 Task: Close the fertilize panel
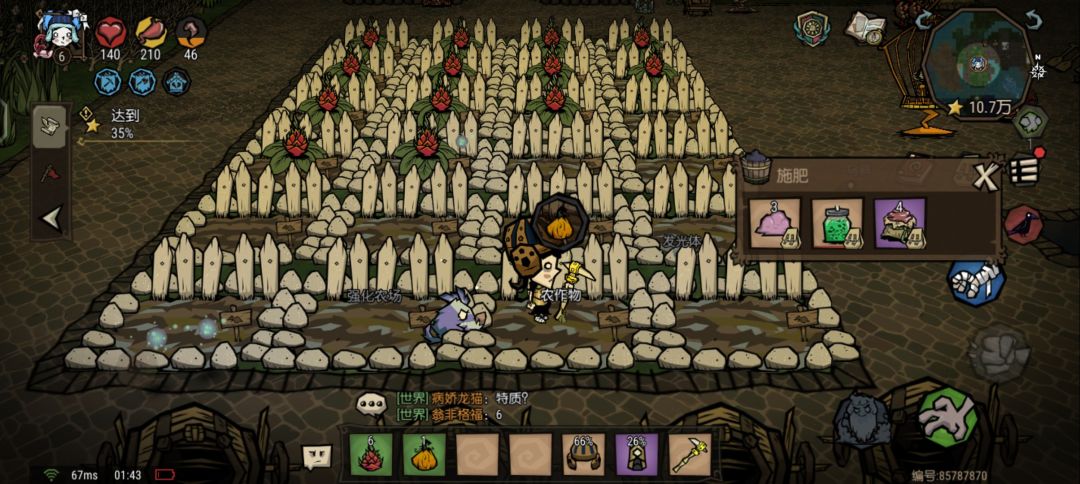(x=987, y=178)
